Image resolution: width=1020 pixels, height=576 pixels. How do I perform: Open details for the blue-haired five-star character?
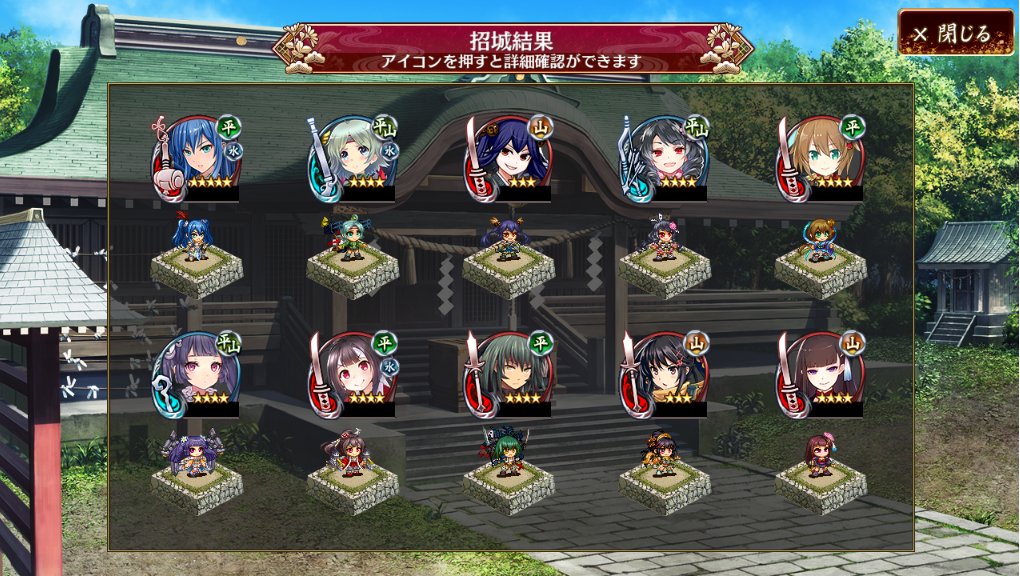pyautogui.click(x=199, y=157)
